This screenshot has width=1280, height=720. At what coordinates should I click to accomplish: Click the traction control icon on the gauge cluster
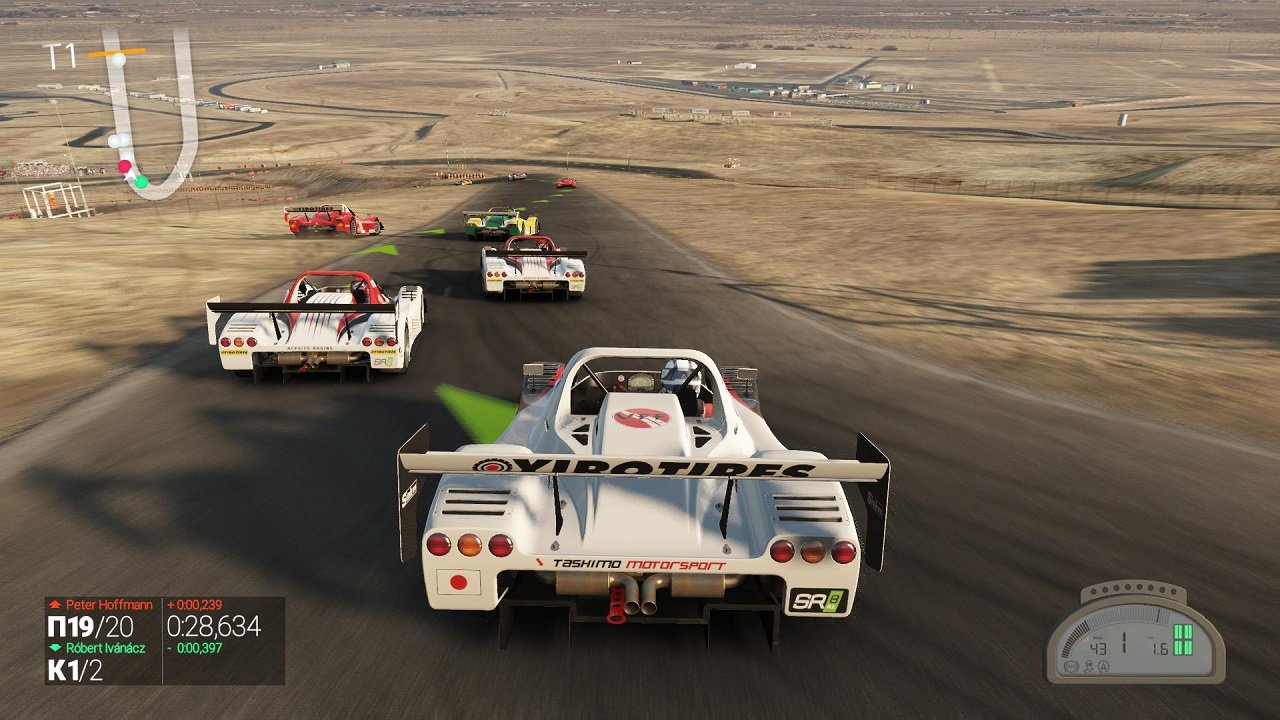pyautogui.click(x=1089, y=666)
